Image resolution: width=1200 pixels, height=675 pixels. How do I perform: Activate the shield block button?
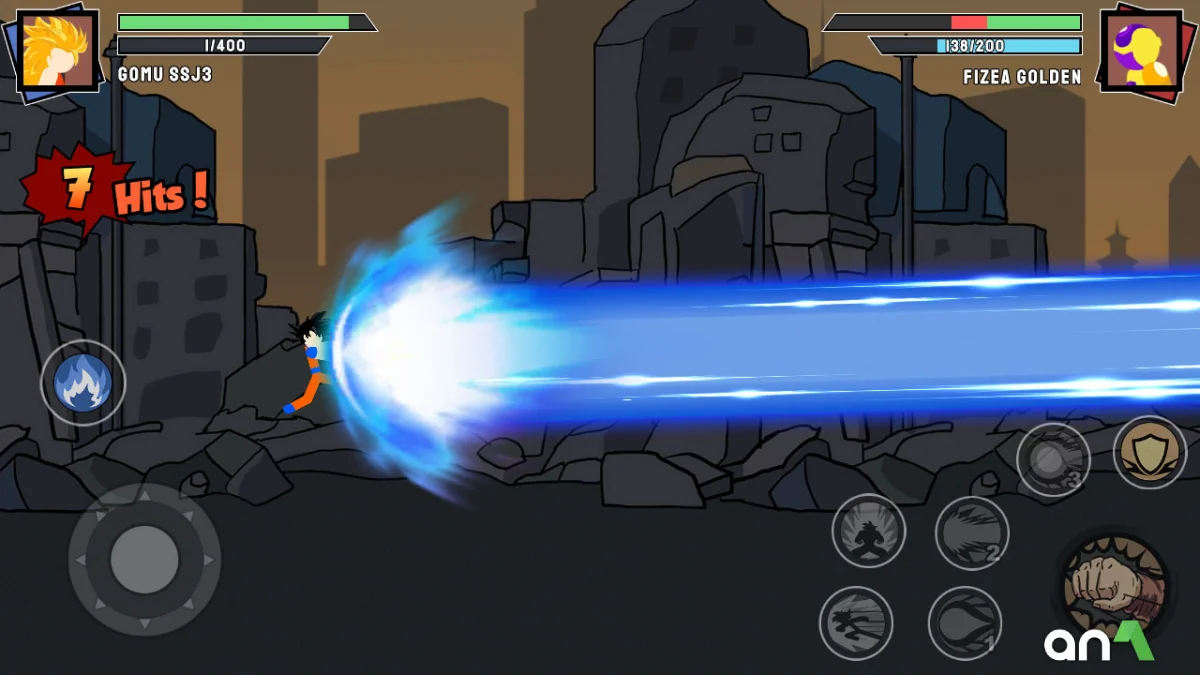1150,452
